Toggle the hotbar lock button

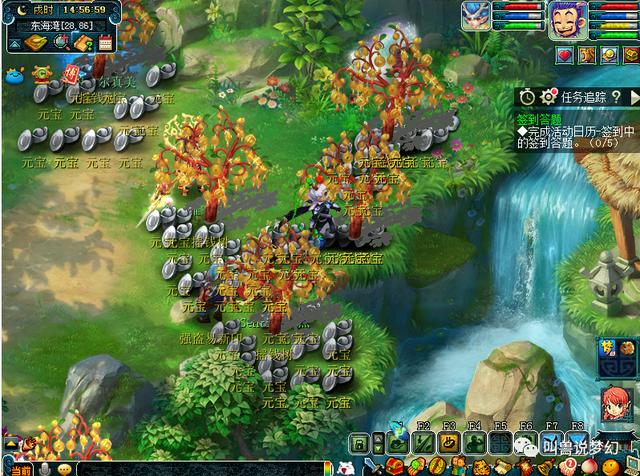coord(360,442)
